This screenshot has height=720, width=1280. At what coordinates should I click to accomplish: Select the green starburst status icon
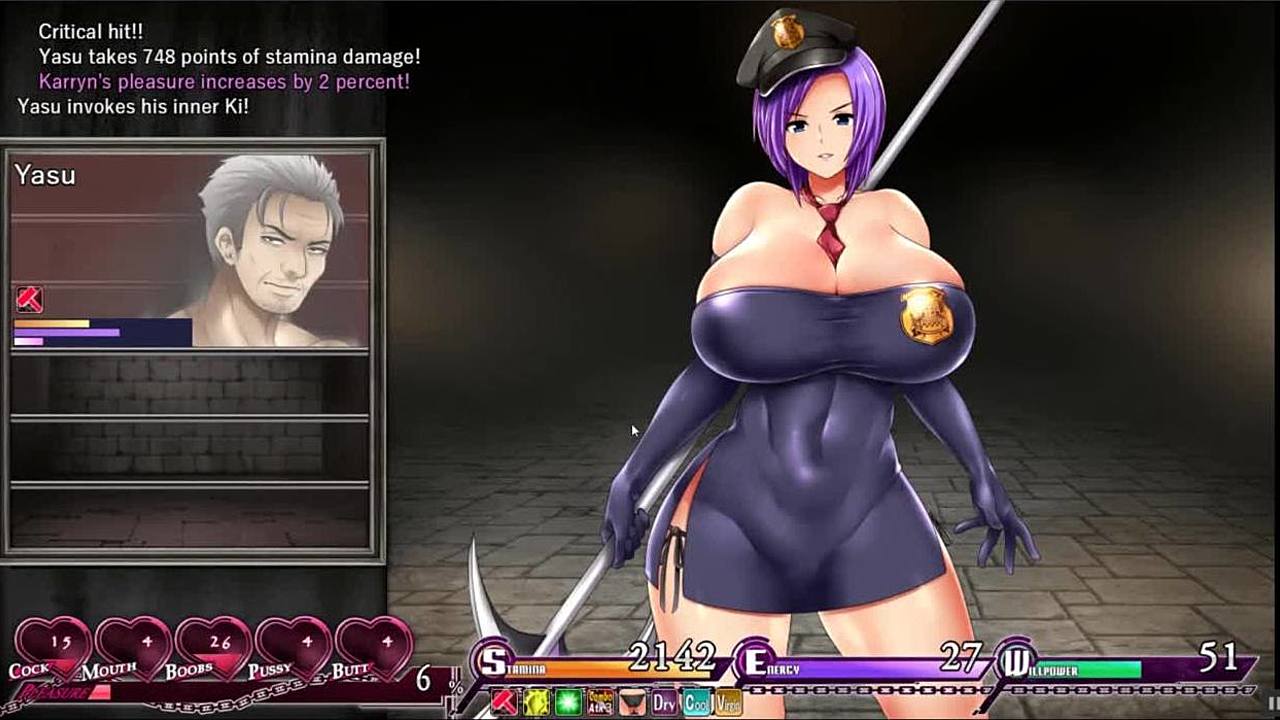coord(569,702)
